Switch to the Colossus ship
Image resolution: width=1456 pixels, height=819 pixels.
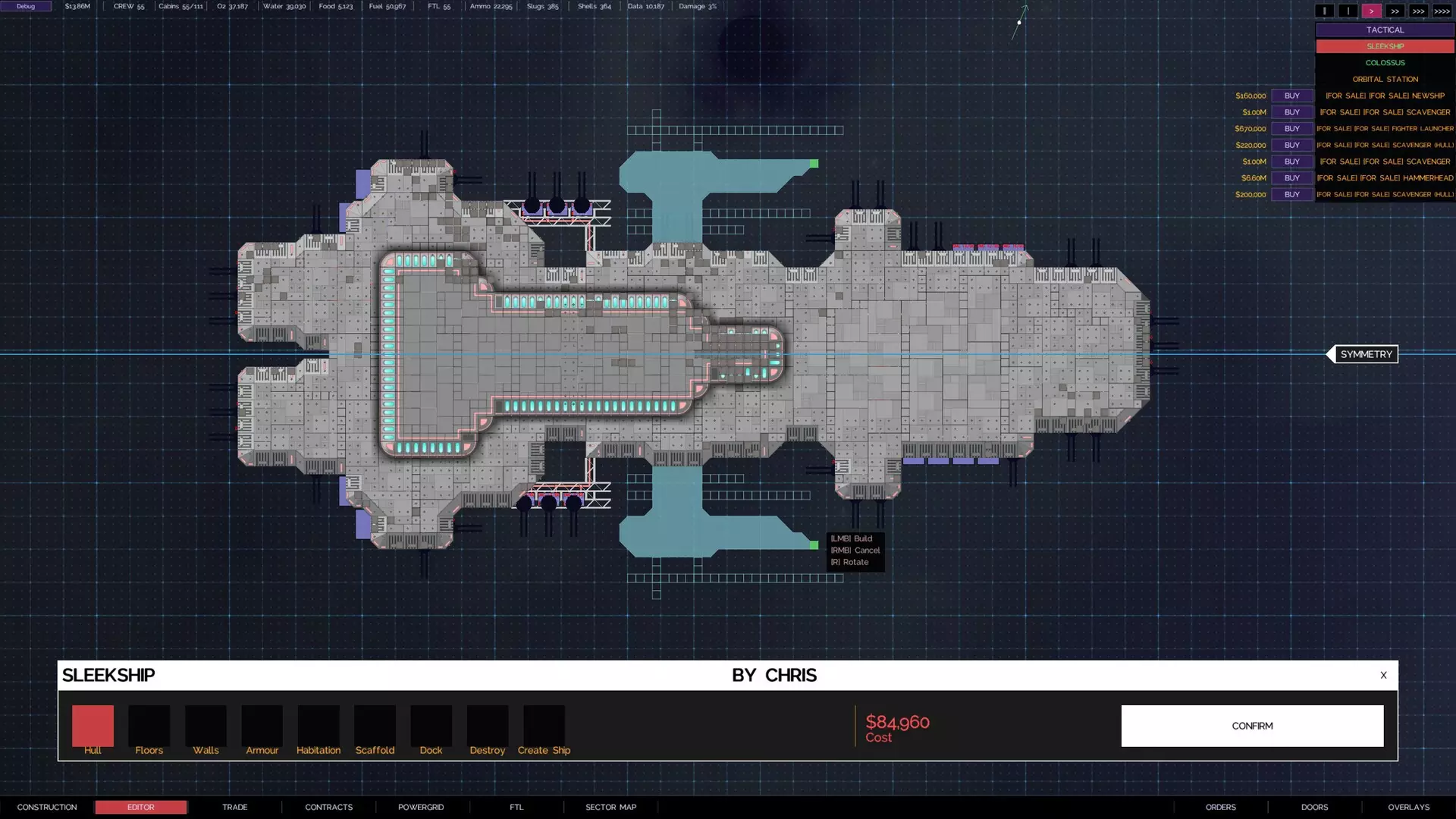click(x=1385, y=62)
